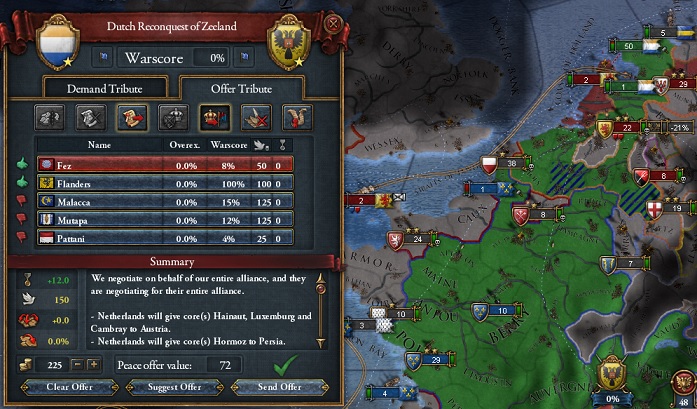Viewport: 697px width, 409px height.
Task: Close the peace negotiation window
Action: tap(331, 21)
